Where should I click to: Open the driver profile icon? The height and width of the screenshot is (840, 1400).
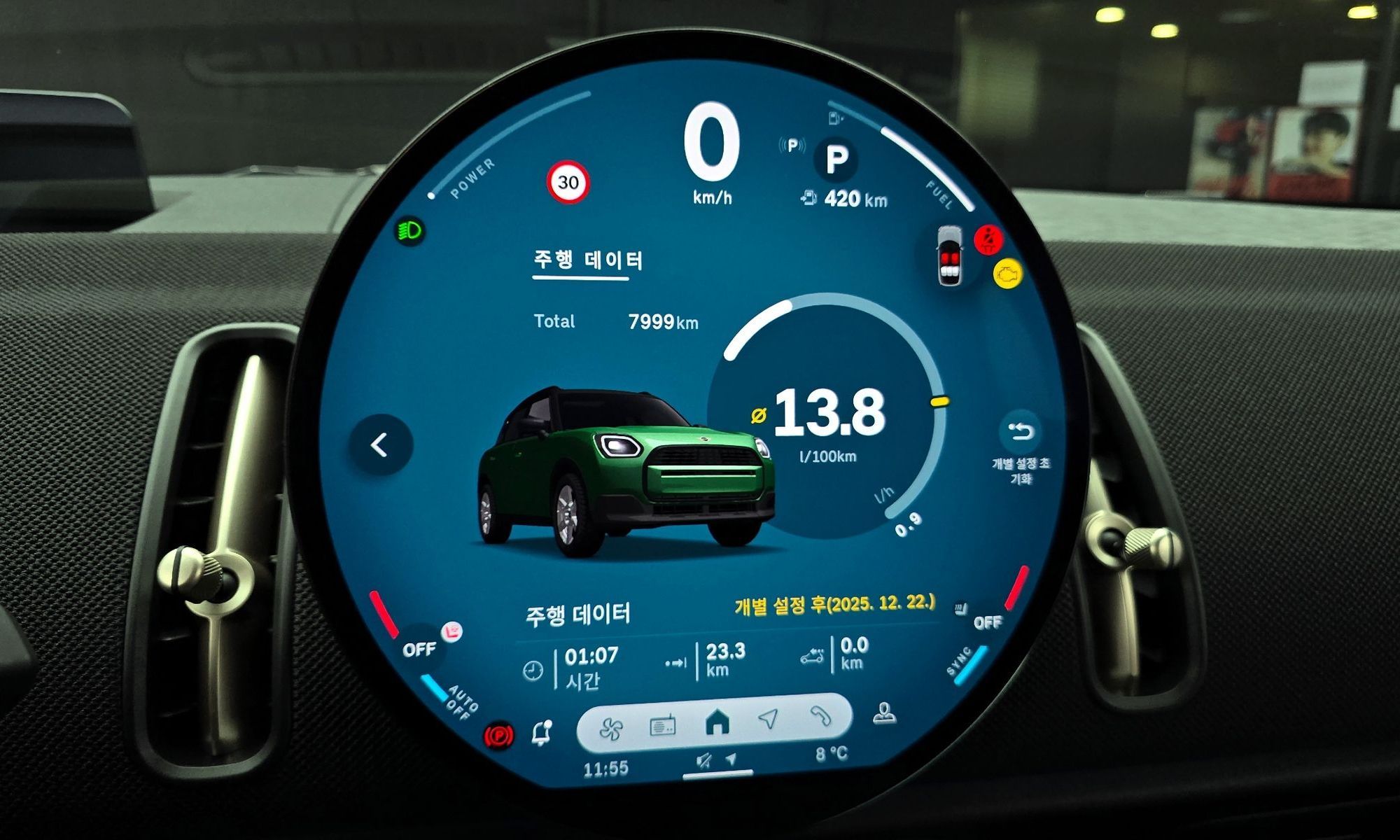(x=884, y=714)
